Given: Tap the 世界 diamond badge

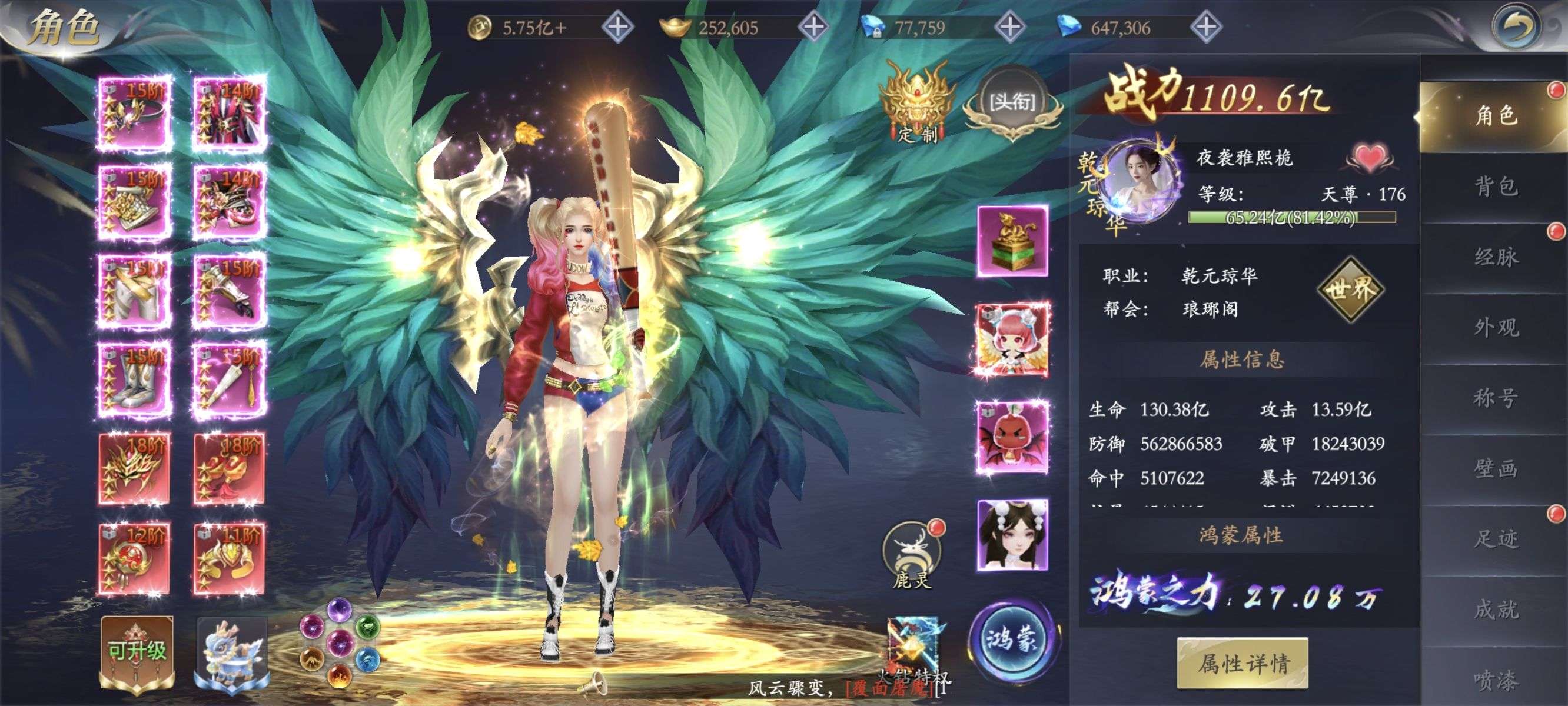Looking at the screenshot, I should (x=1350, y=289).
